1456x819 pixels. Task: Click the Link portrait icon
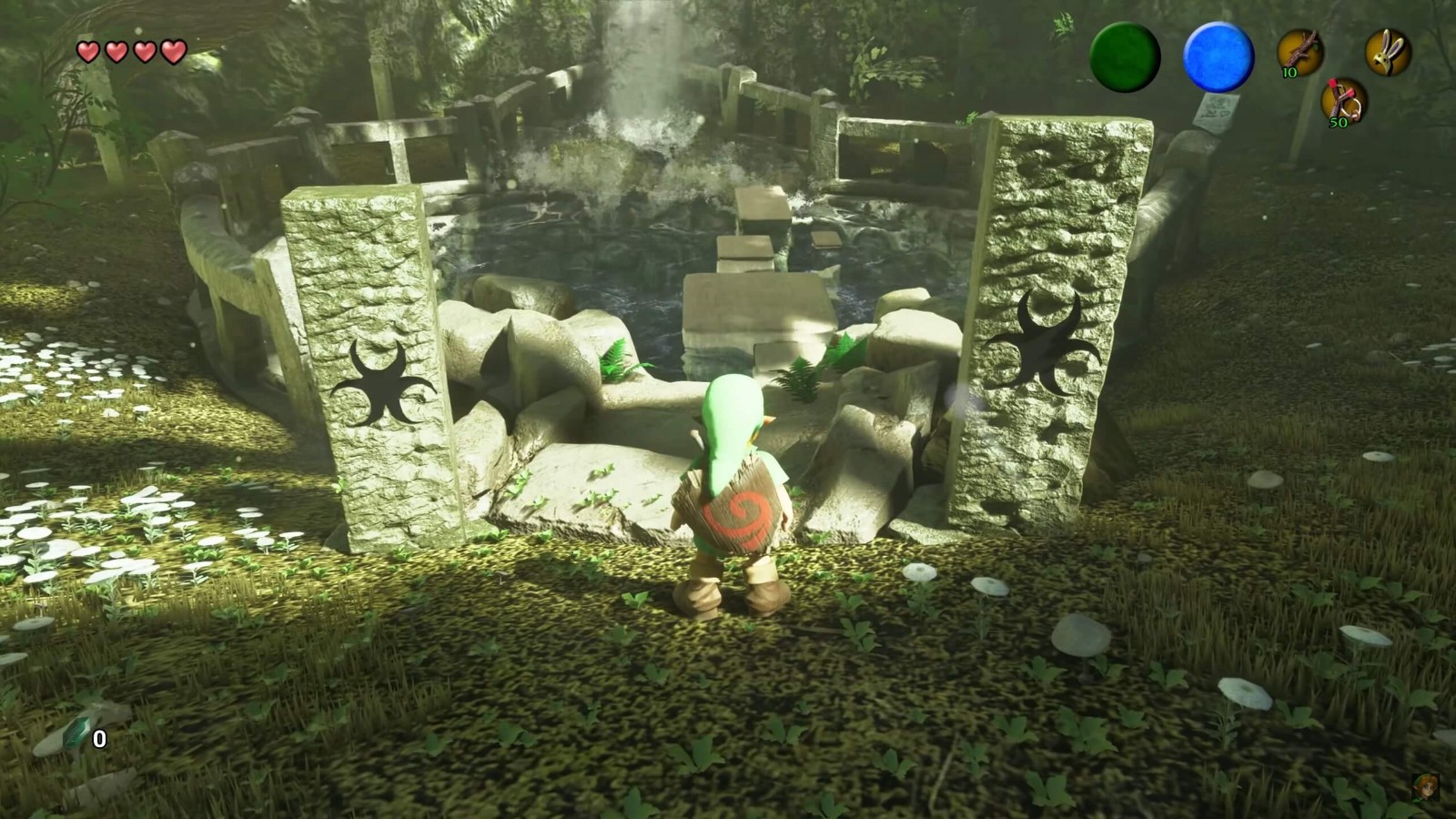tap(1424, 787)
